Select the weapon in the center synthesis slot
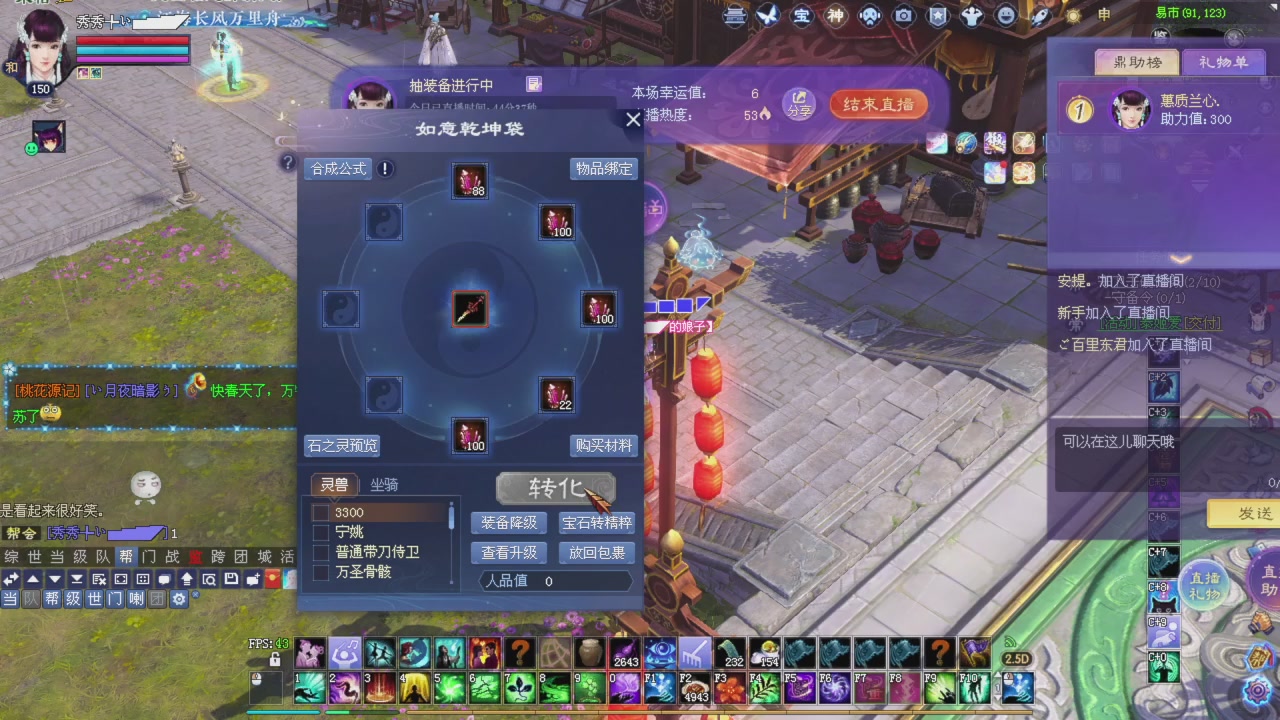This screenshot has height=720, width=1280. coord(470,310)
